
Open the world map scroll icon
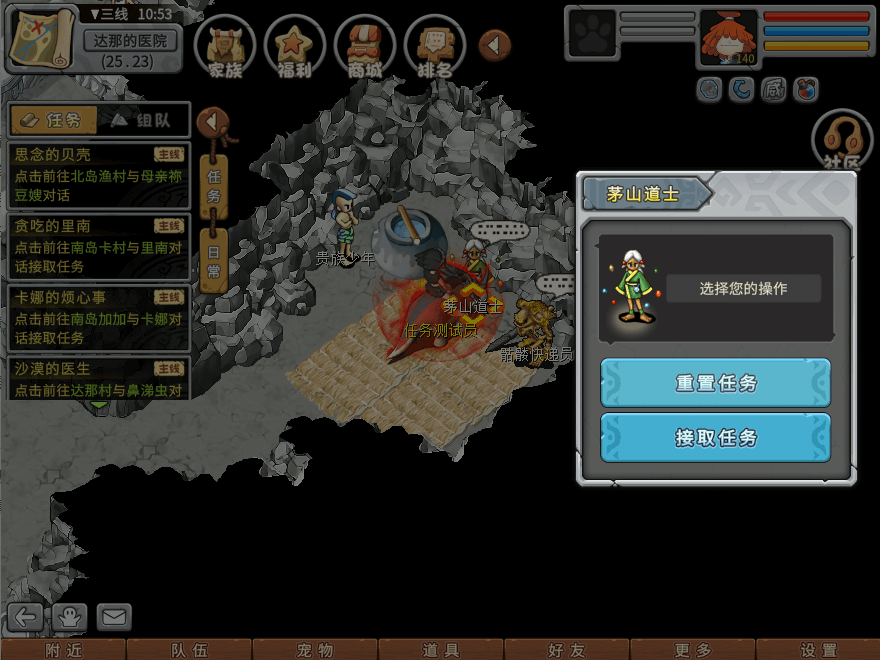point(40,38)
